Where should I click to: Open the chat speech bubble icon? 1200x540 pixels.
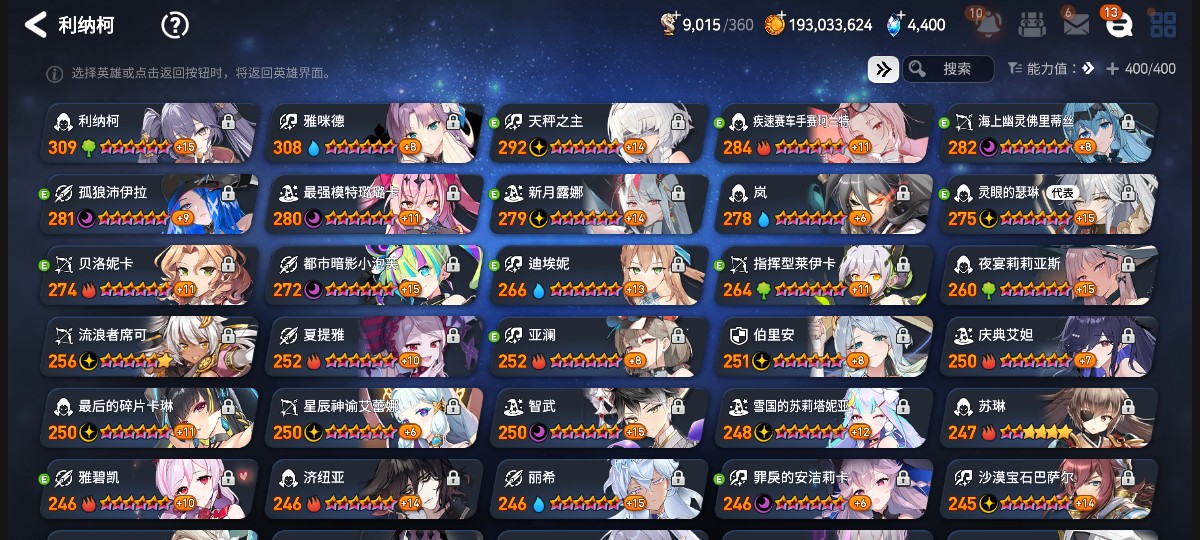pos(1118,25)
